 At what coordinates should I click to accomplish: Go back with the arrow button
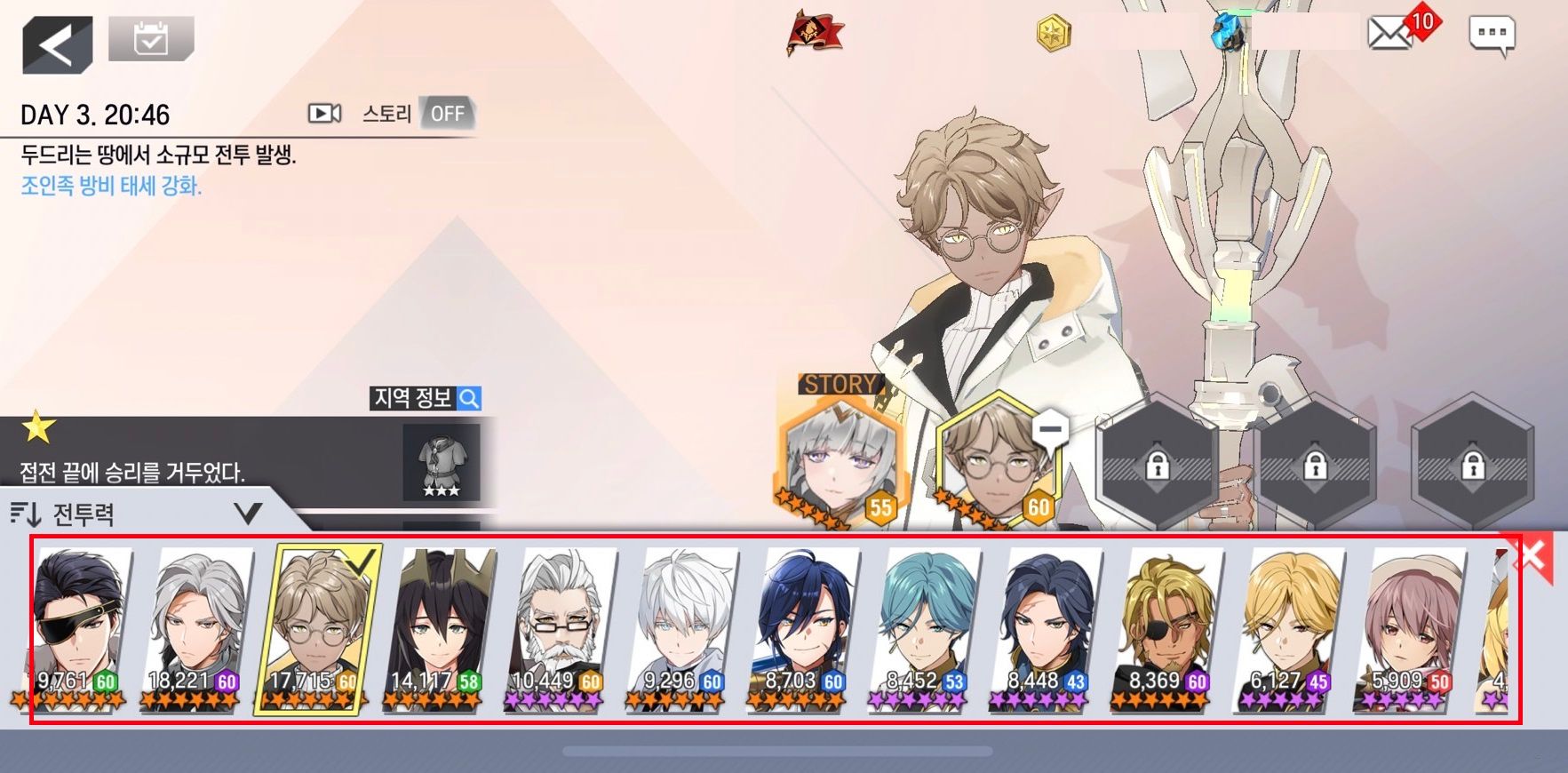pos(57,44)
